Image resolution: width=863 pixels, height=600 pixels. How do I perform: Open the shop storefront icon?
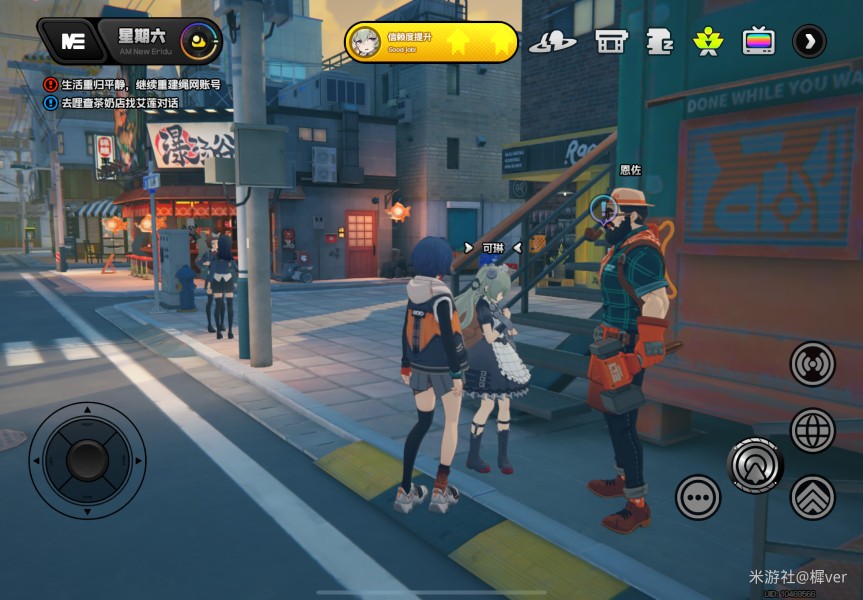coord(610,41)
